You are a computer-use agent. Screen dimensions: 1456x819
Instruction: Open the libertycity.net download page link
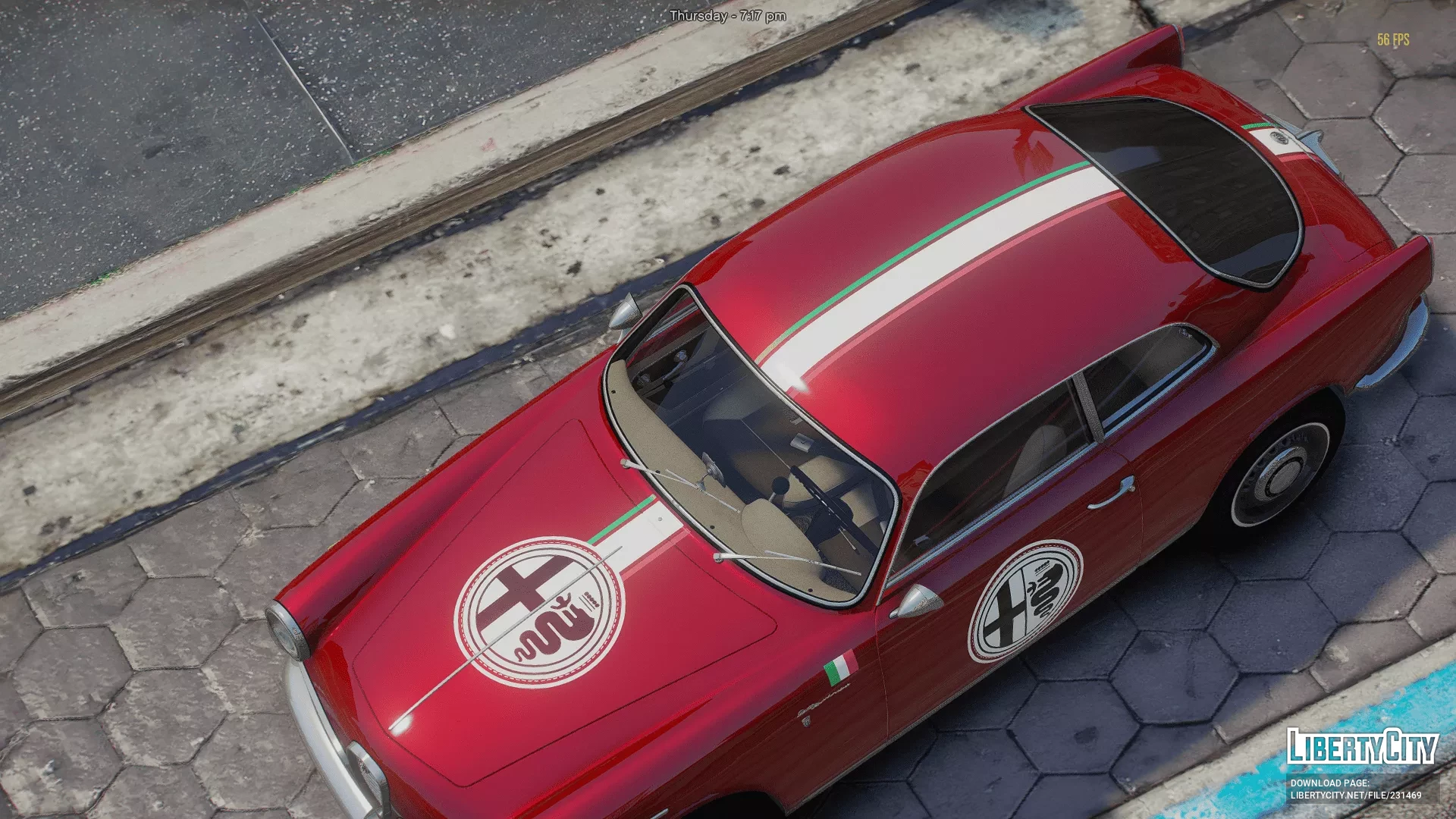[1356, 795]
